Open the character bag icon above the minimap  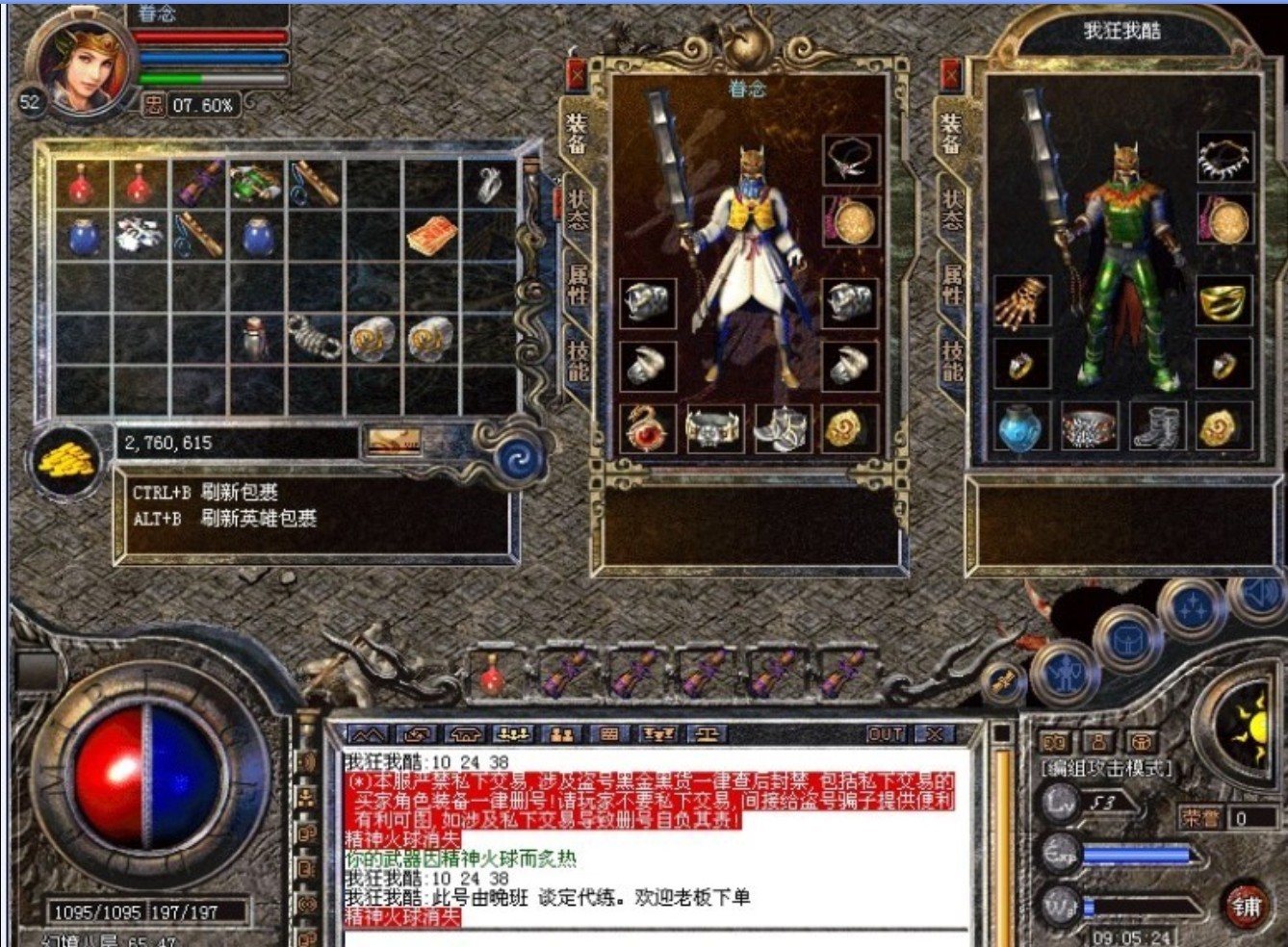click(x=1129, y=637)
